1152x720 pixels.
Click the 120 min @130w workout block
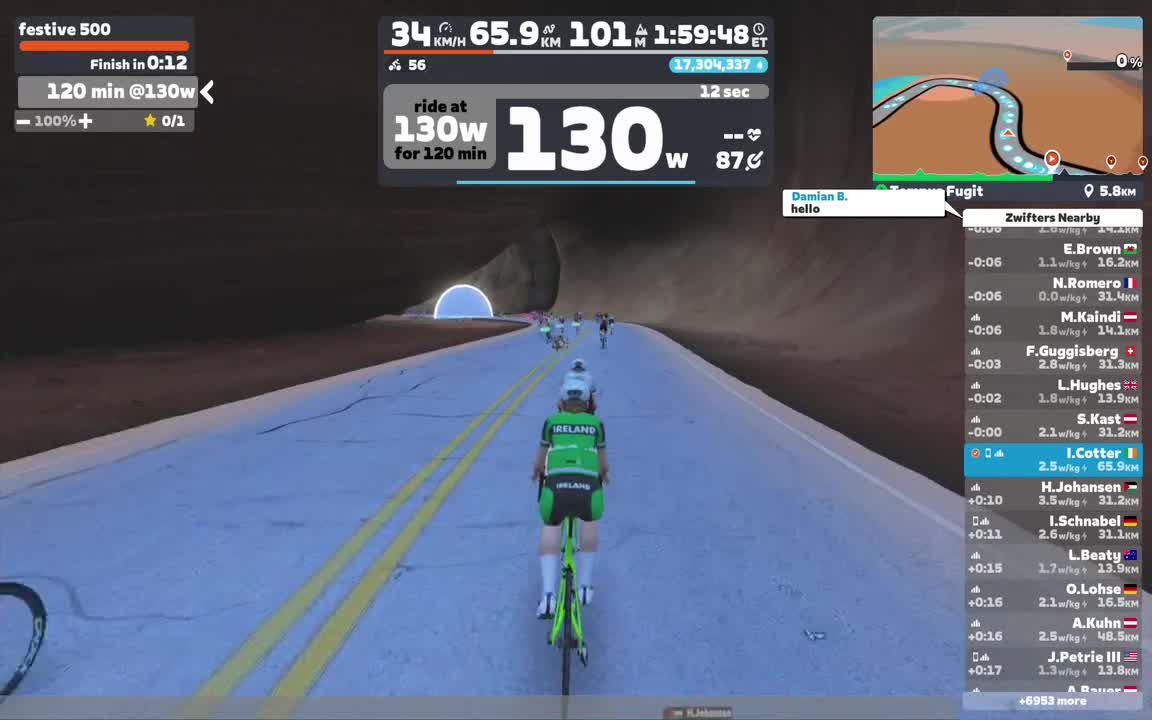(108, 92)
